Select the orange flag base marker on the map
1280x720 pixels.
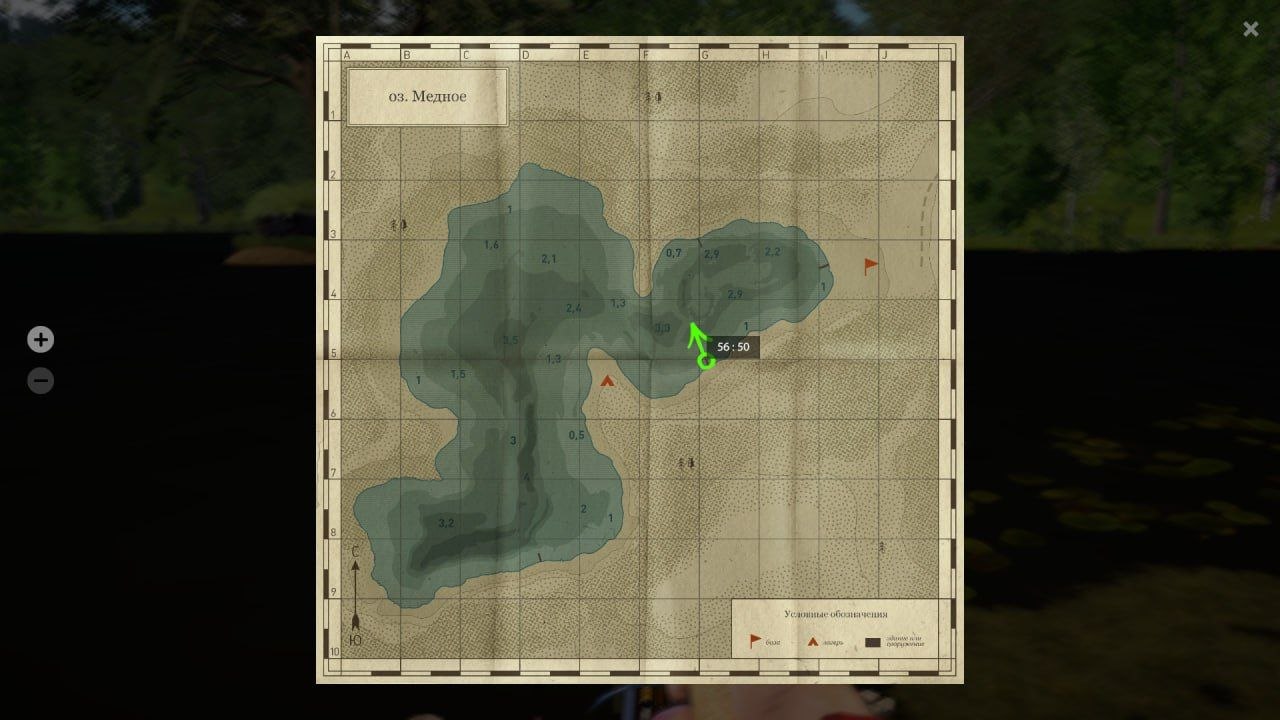pyautogui.click(x=871, y=266)
